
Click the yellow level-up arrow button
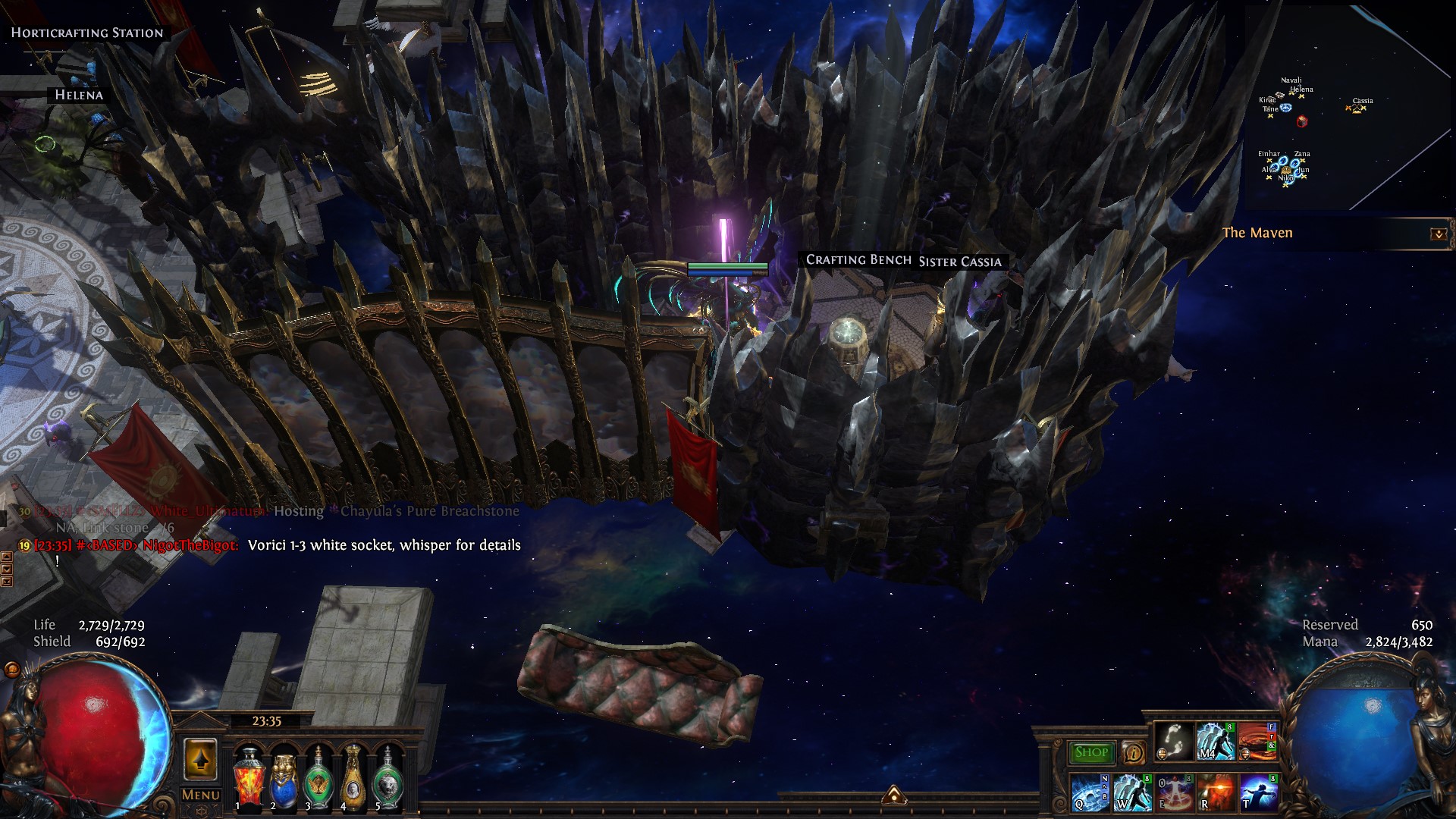tap(200, 759)
